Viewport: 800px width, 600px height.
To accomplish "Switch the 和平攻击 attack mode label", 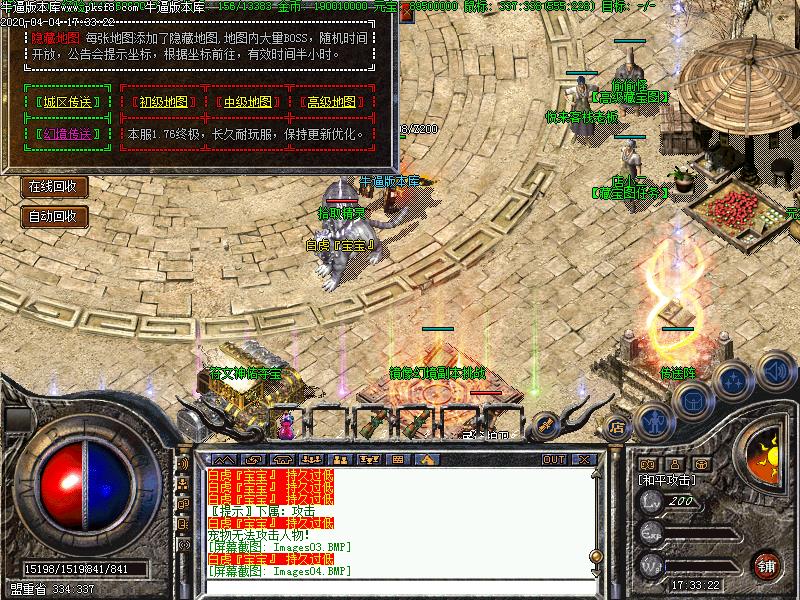I will [x=669, y=481].
